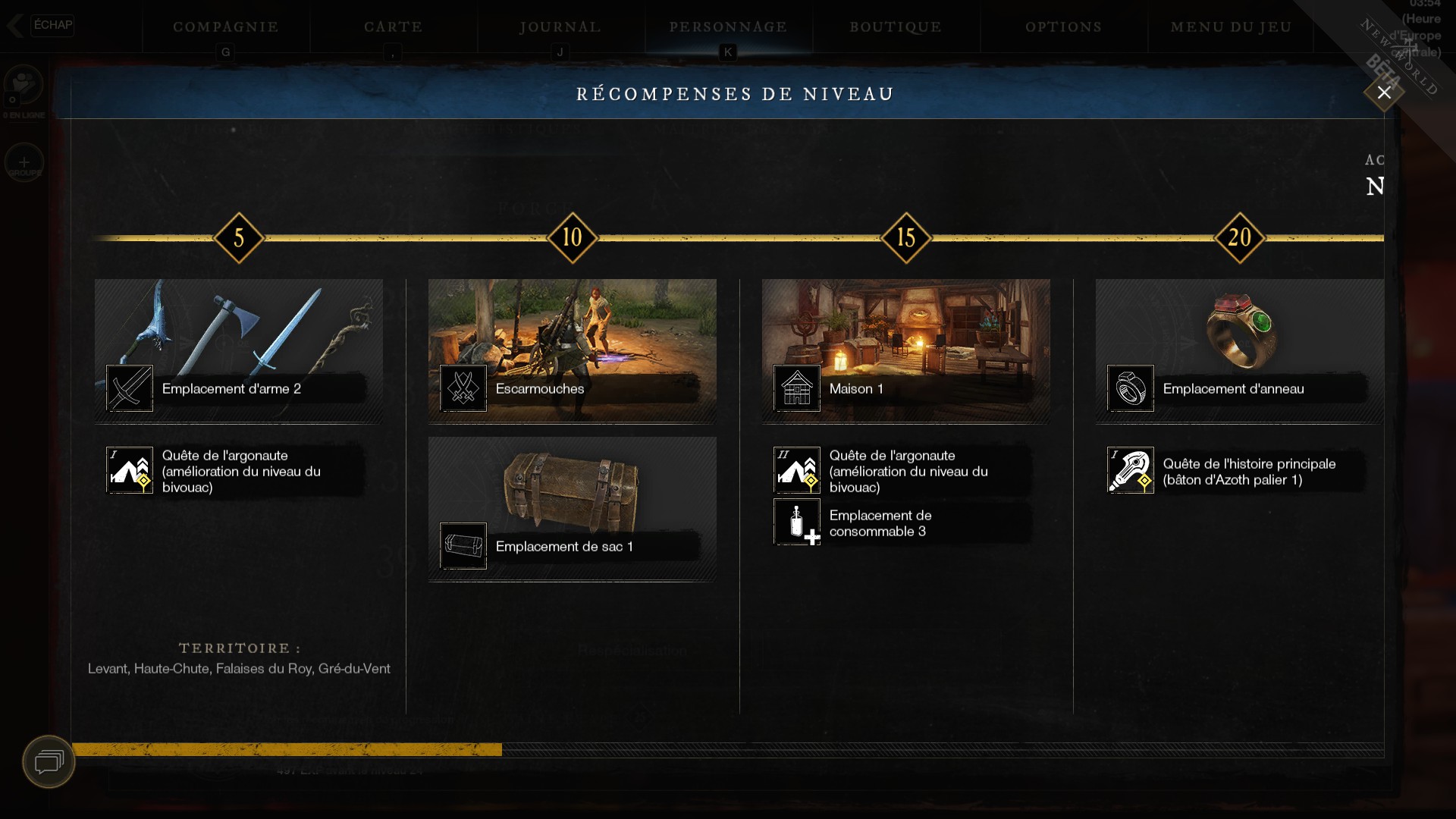View the Escarmouches reward card

tap(573, 350)
